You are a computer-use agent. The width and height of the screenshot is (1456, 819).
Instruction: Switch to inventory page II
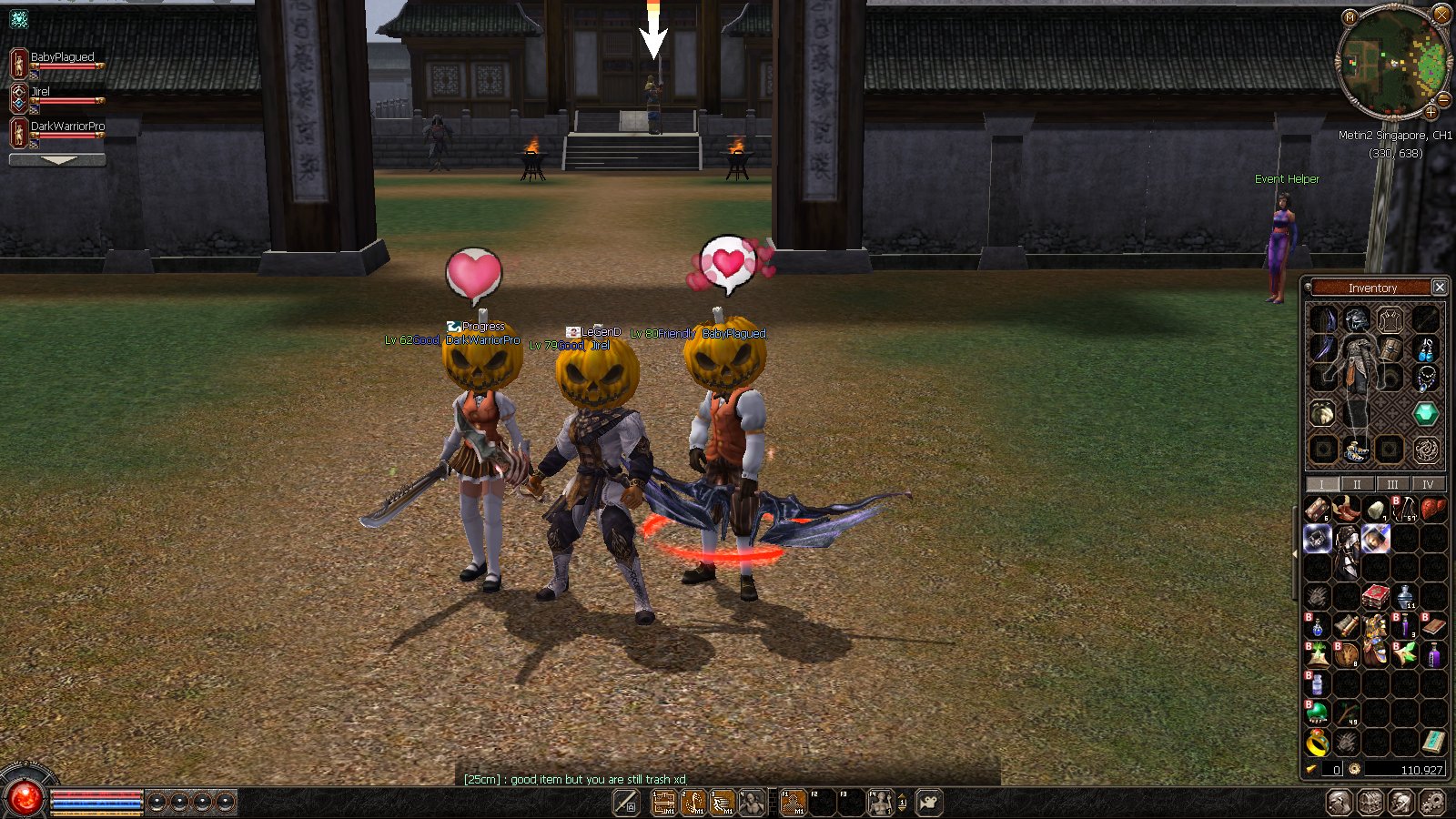click(1357, 484)
